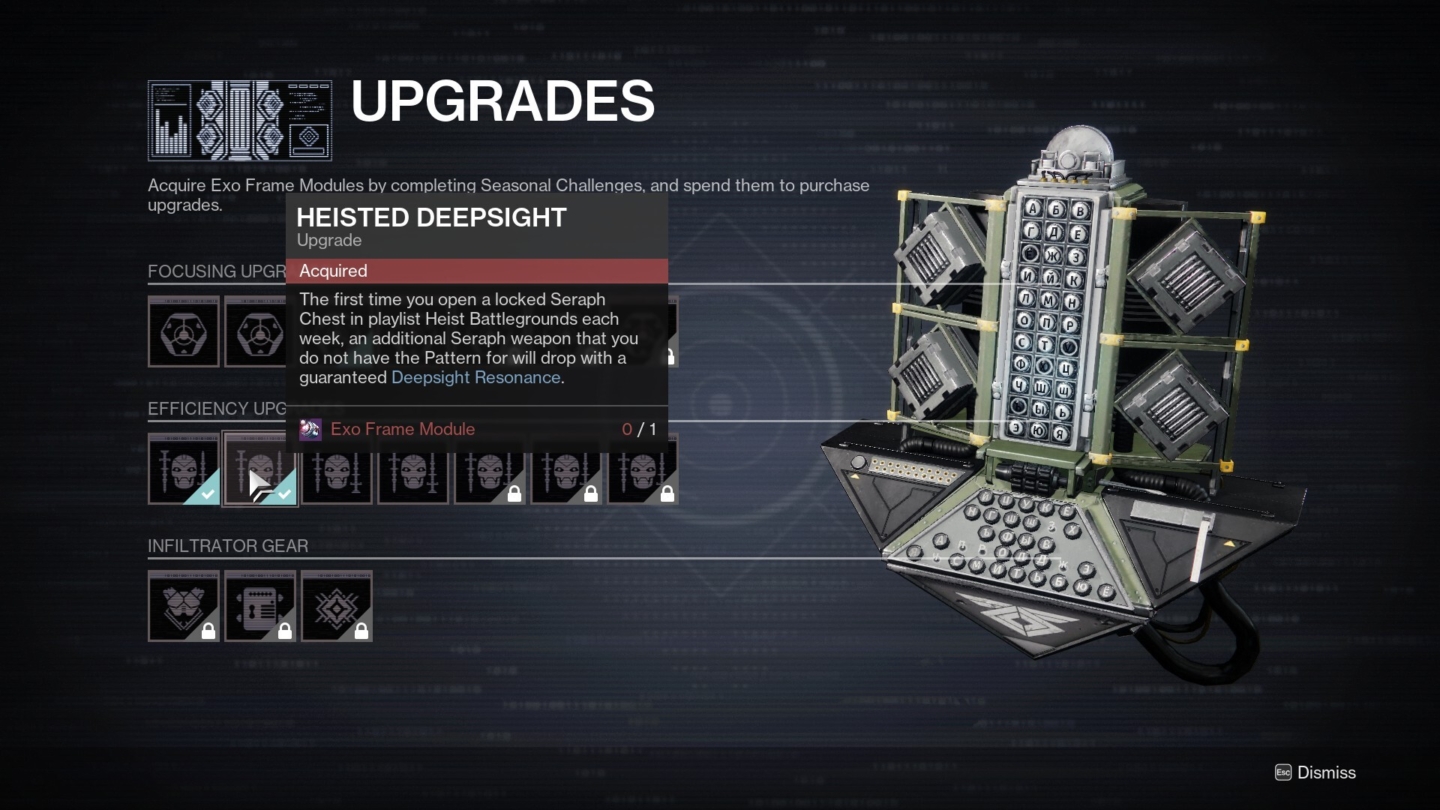This screenshot has width=1440, height=810.
Task: Expand the INFILTRATOR GEAR section header
Action: [229, 546]
